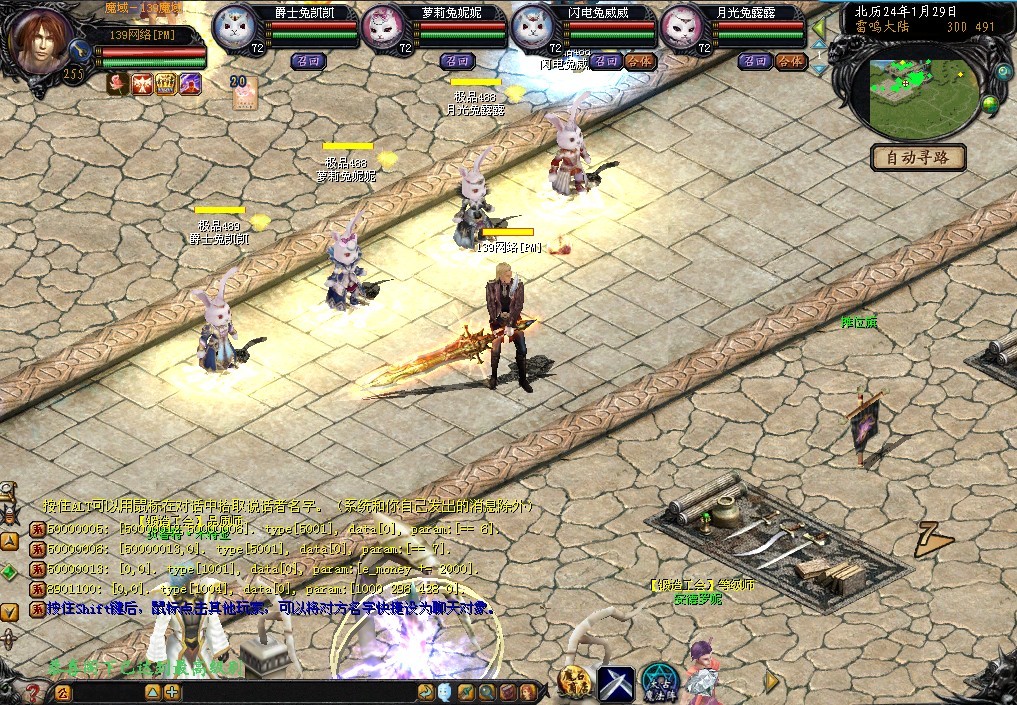Click the red question mark help button

pos(33,692)
